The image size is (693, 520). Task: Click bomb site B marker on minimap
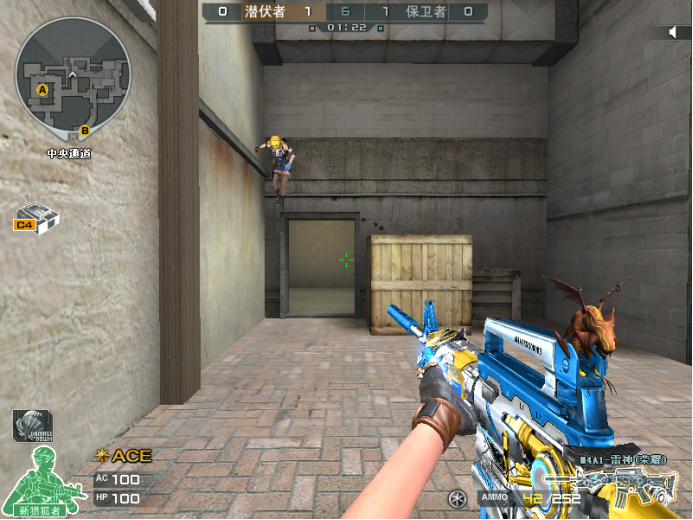click(x=85, y=130)
